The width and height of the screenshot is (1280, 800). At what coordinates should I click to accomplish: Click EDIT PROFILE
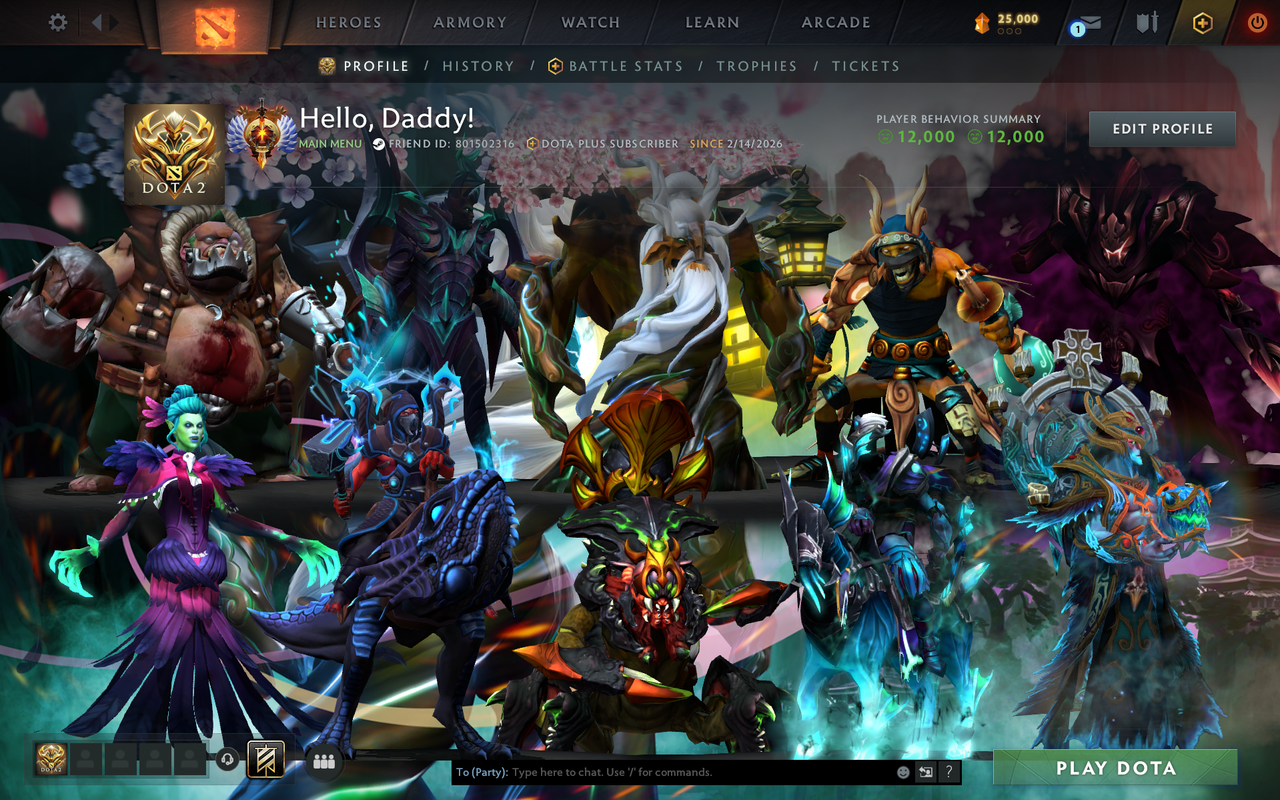(x=1161, y=128)
